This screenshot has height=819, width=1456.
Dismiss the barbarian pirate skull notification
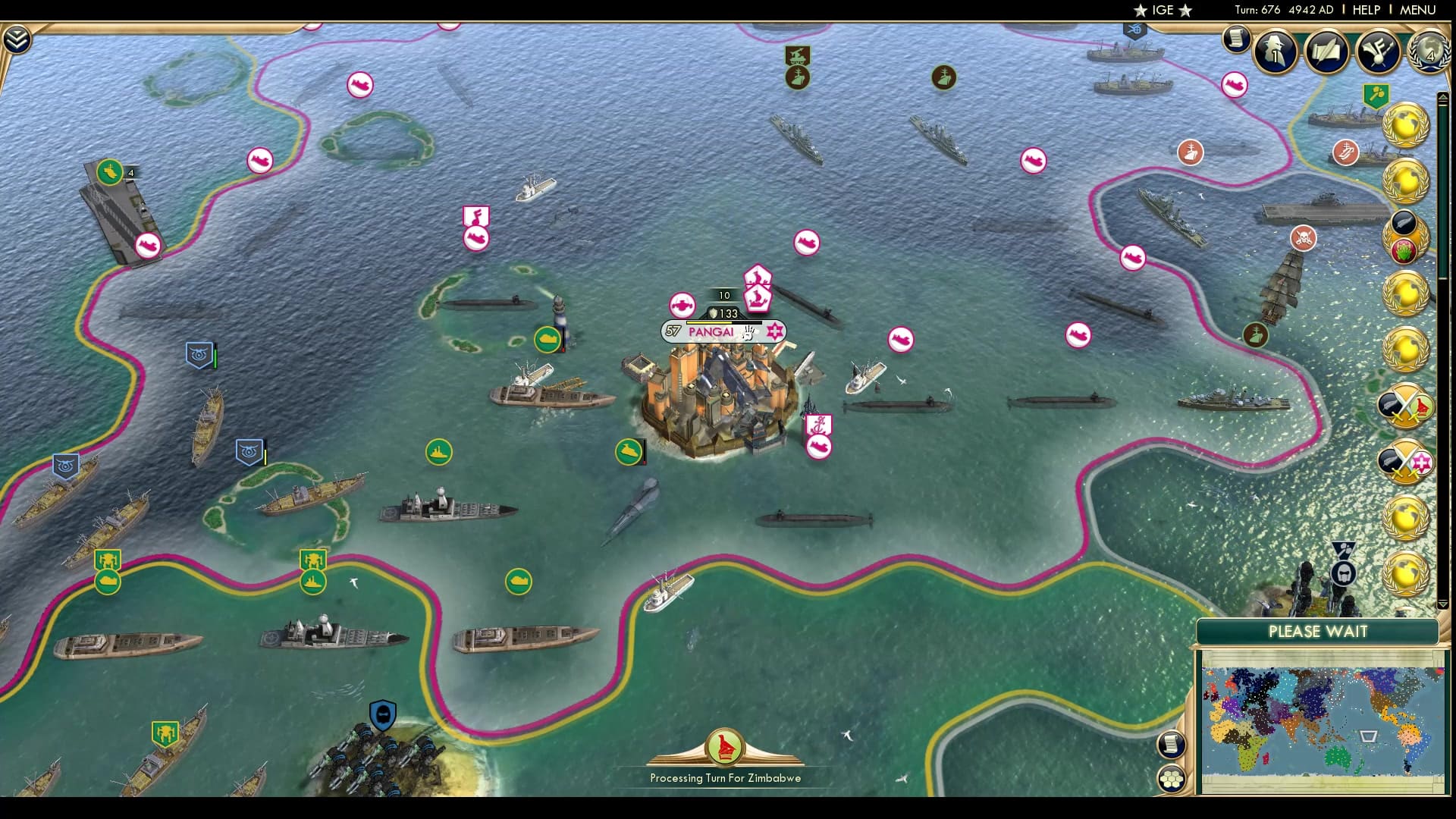point(1303,237)
